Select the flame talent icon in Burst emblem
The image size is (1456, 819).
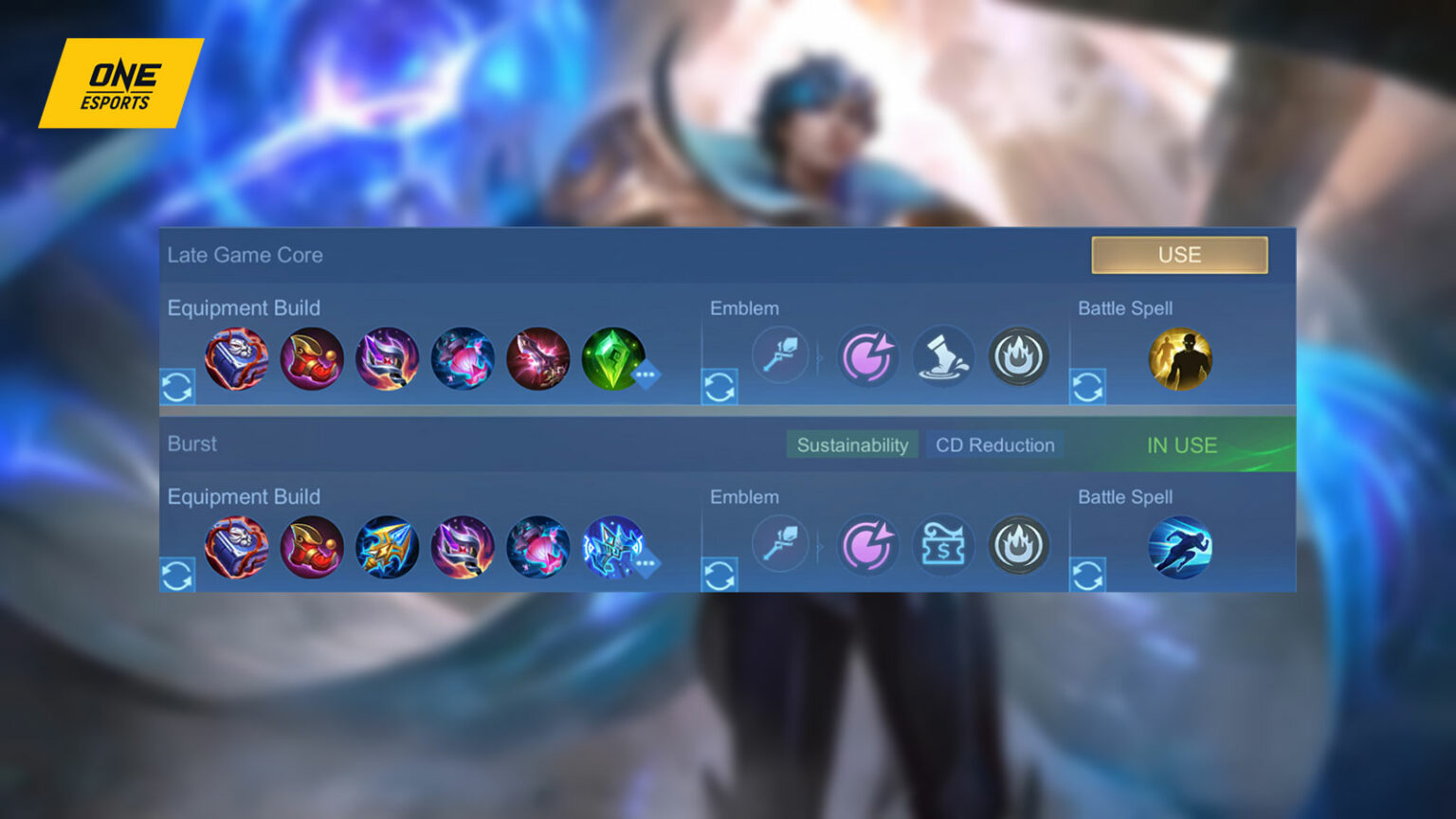tap(1020, 546)
